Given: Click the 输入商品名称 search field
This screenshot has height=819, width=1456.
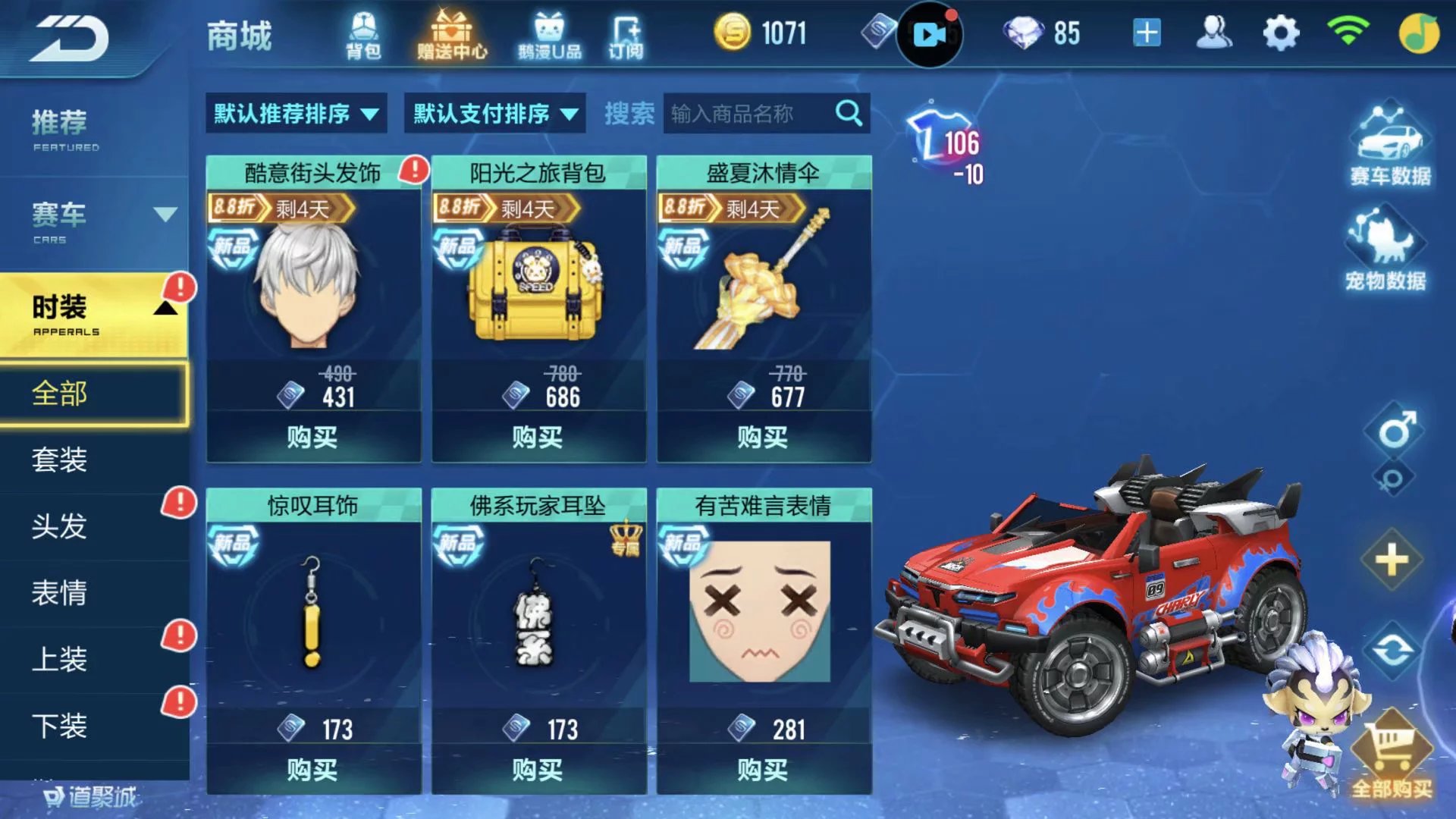Looking at the screenshot, I should tap(751, 112).
